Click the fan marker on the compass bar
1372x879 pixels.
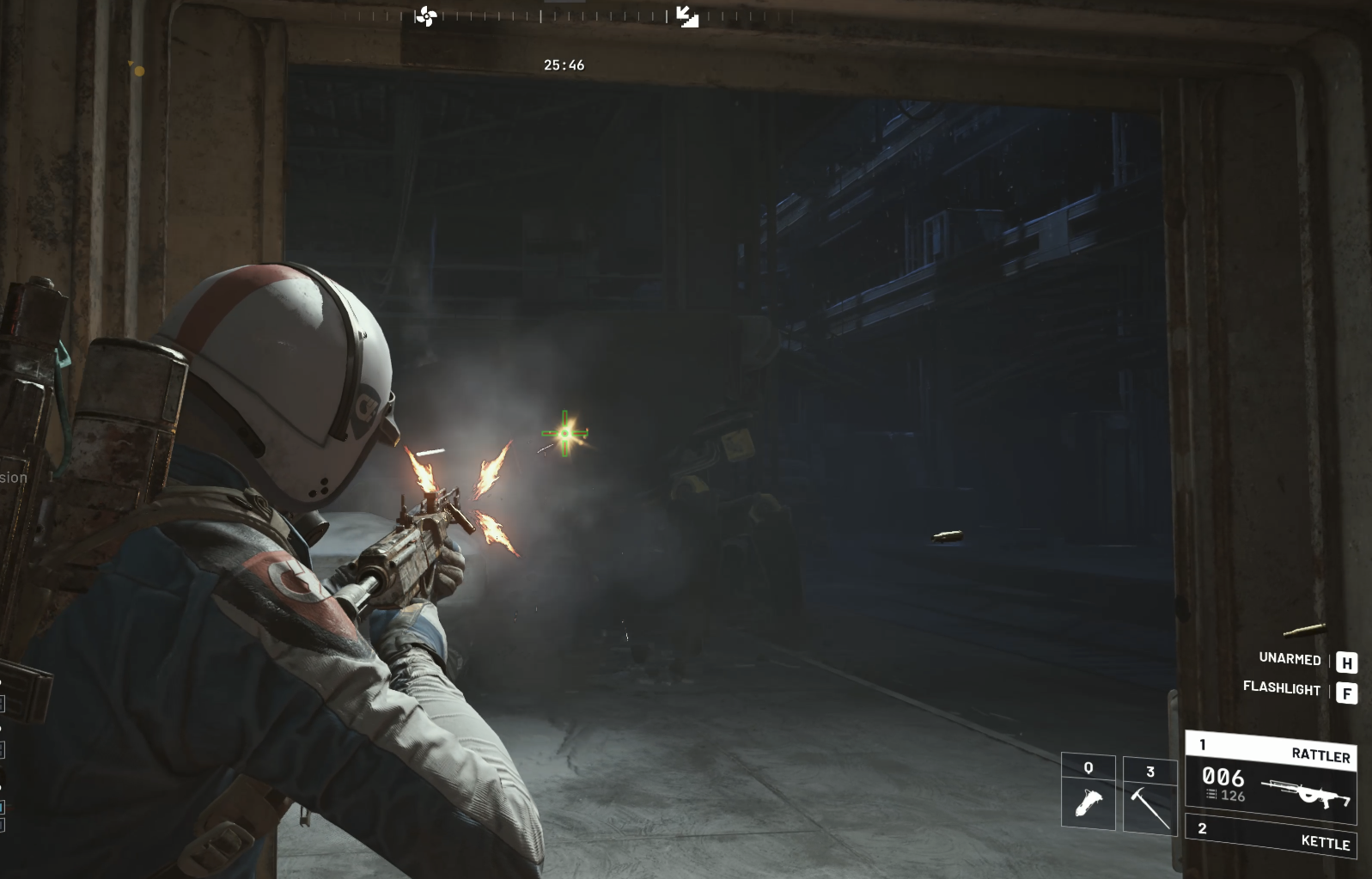point(426,16)
